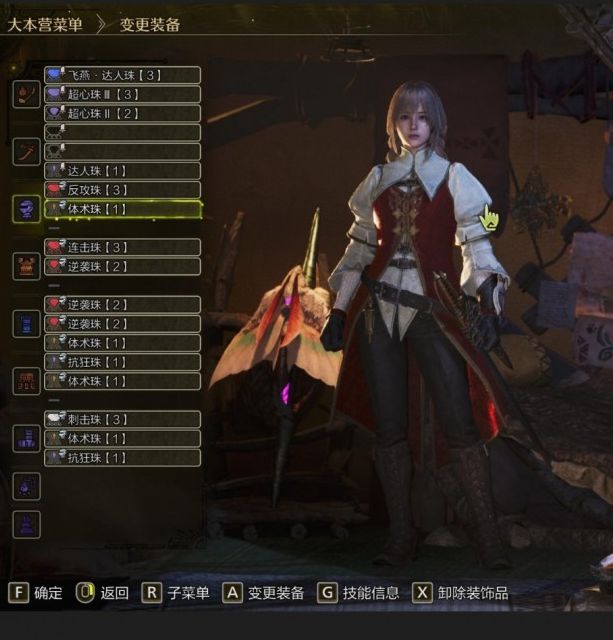Select the 超心珠Ⅱ【2】 decoration slot
Screen dimensions: 613x640
coord(122,113)
